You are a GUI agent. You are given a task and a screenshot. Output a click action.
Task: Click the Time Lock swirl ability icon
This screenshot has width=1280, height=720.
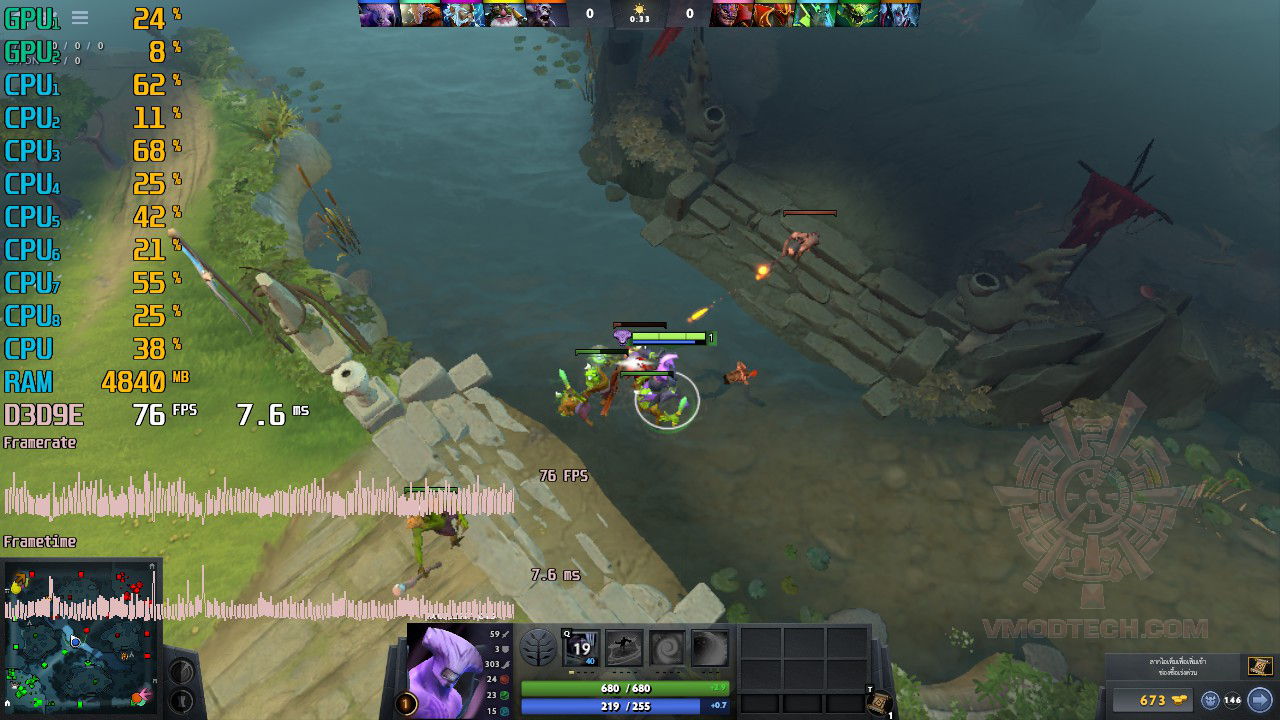[x=667, y=648]
